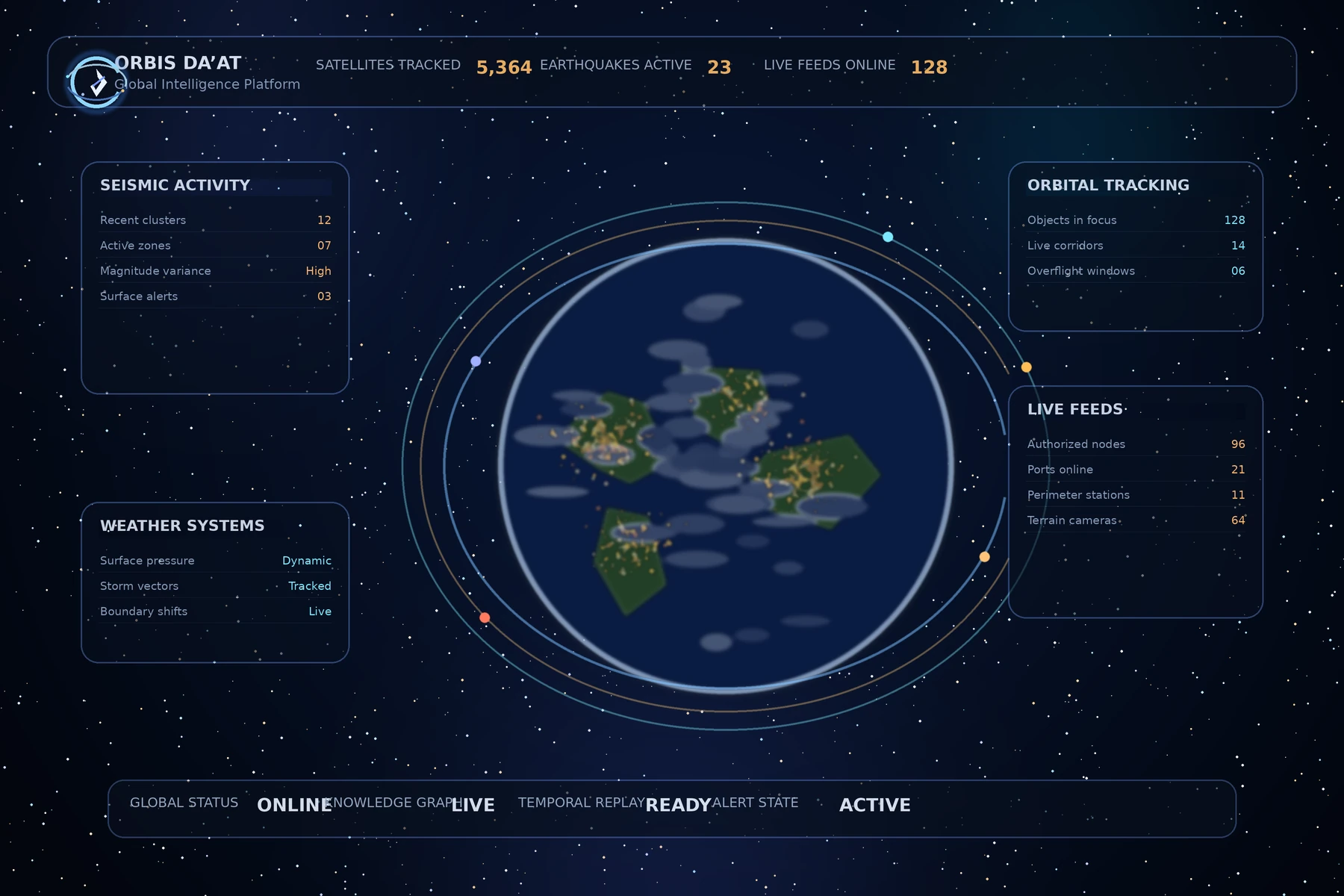Select the red satellite marker on the orbit
This screenshot has width=1344, height=896.
485,617
